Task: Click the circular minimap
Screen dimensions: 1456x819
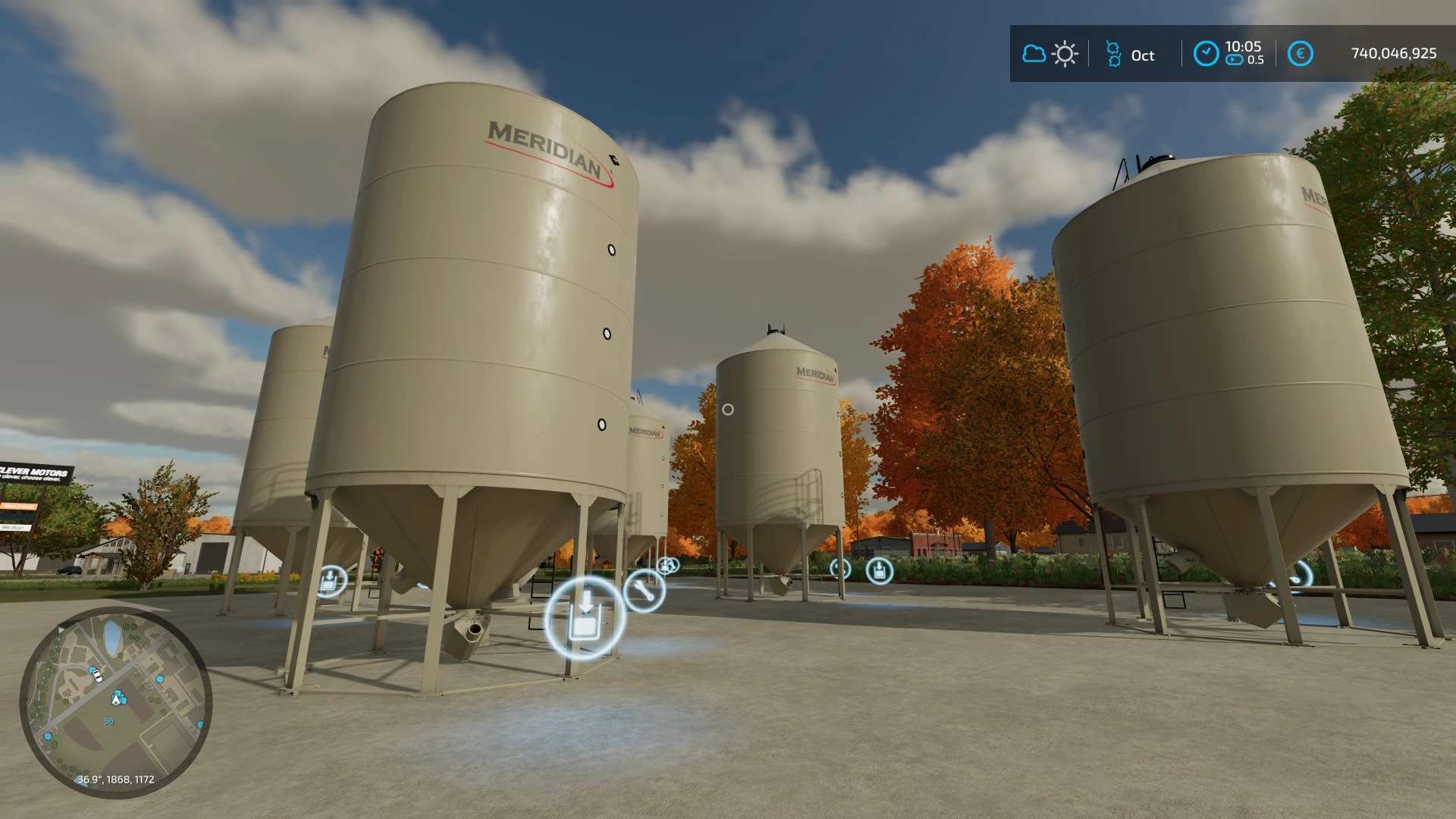Action: (x=116, y=701)
